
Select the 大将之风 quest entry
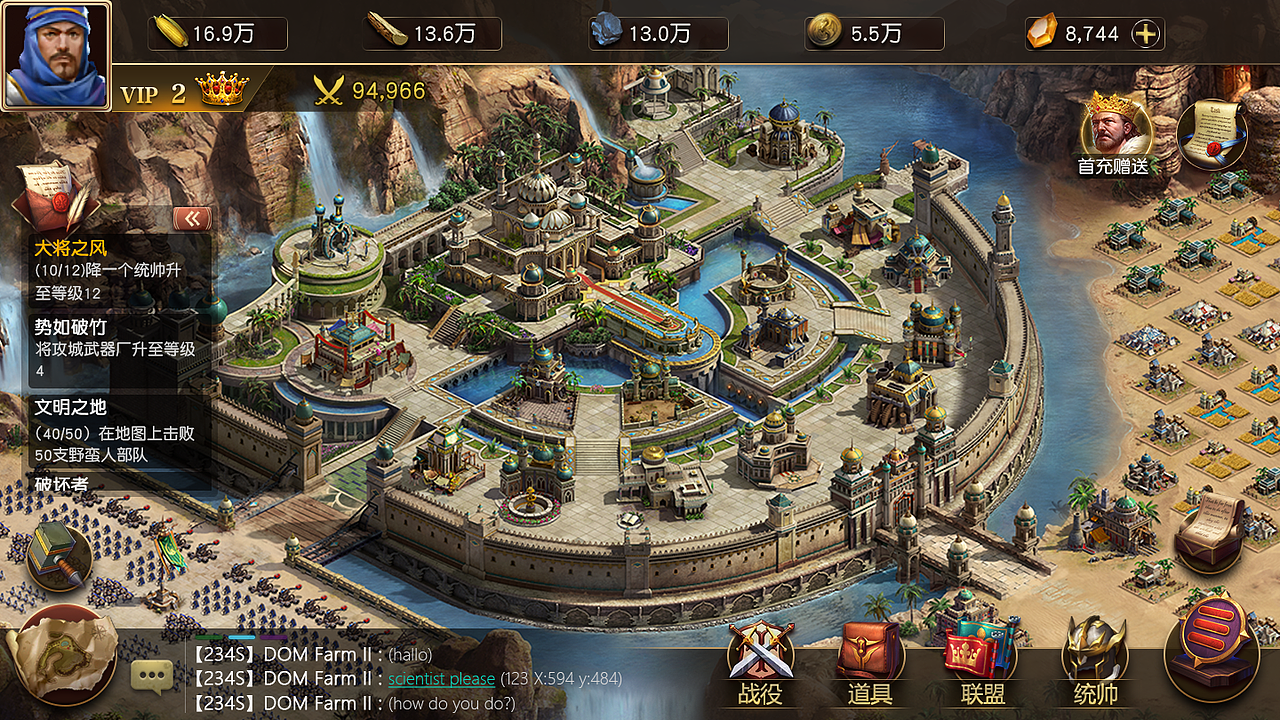pos(115,270)
